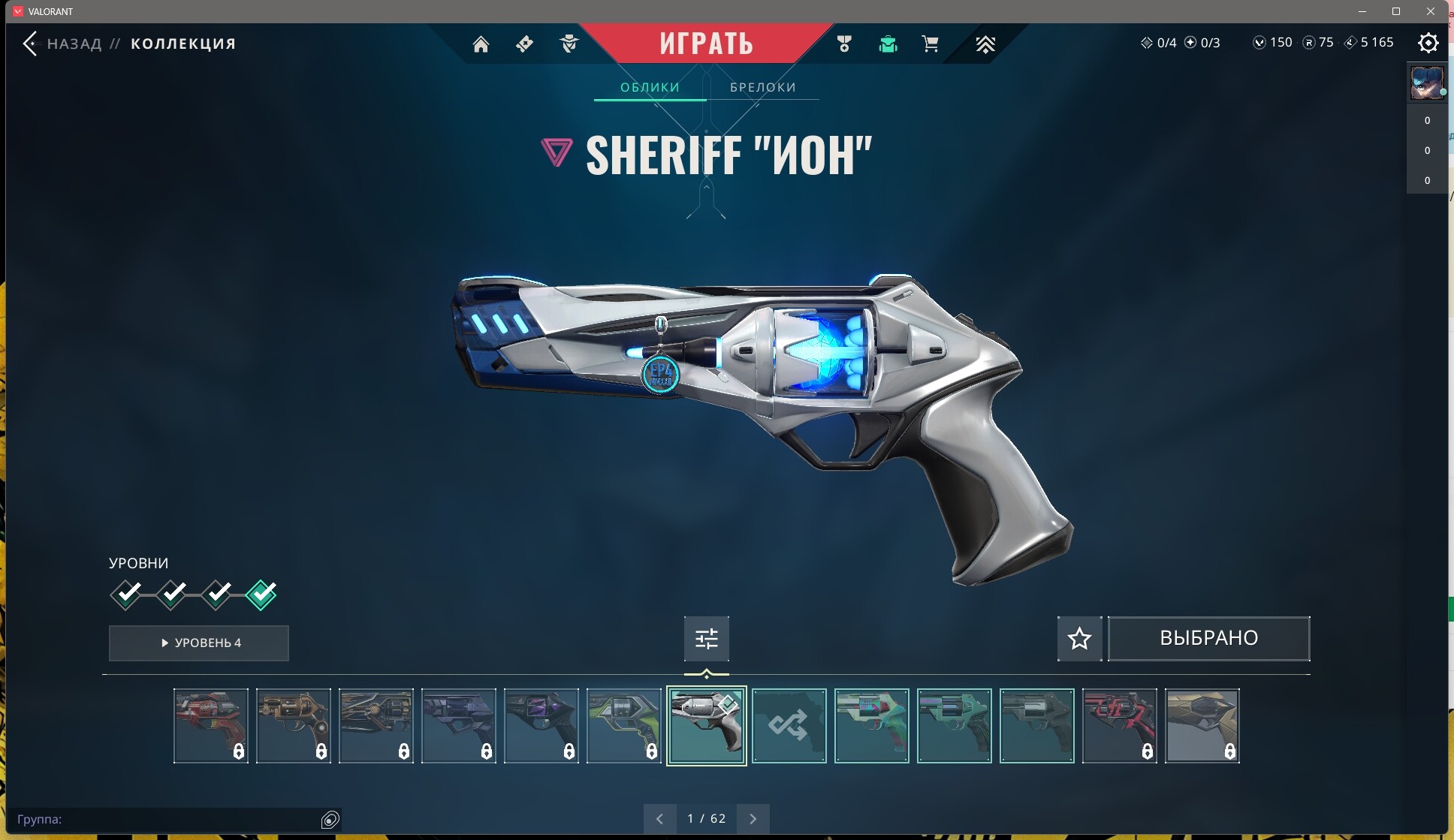Go to previous skin page arrow
1454x840 pixels.
click(x=659, y=819)
